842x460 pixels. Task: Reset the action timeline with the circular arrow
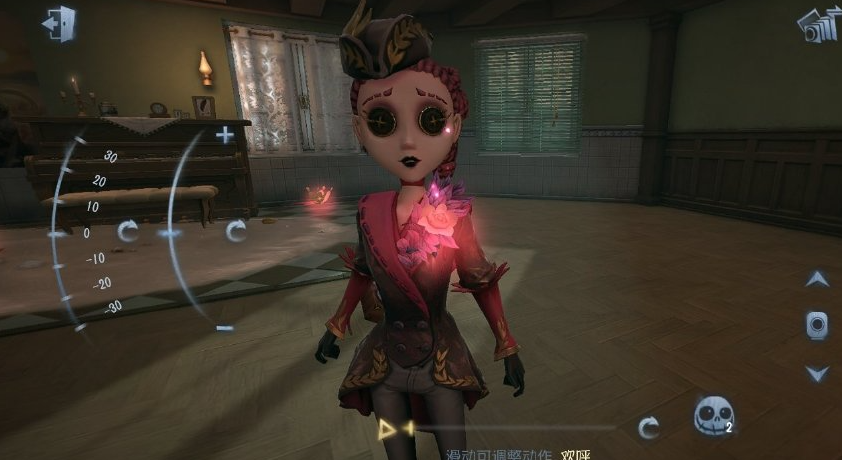point(649,428)
